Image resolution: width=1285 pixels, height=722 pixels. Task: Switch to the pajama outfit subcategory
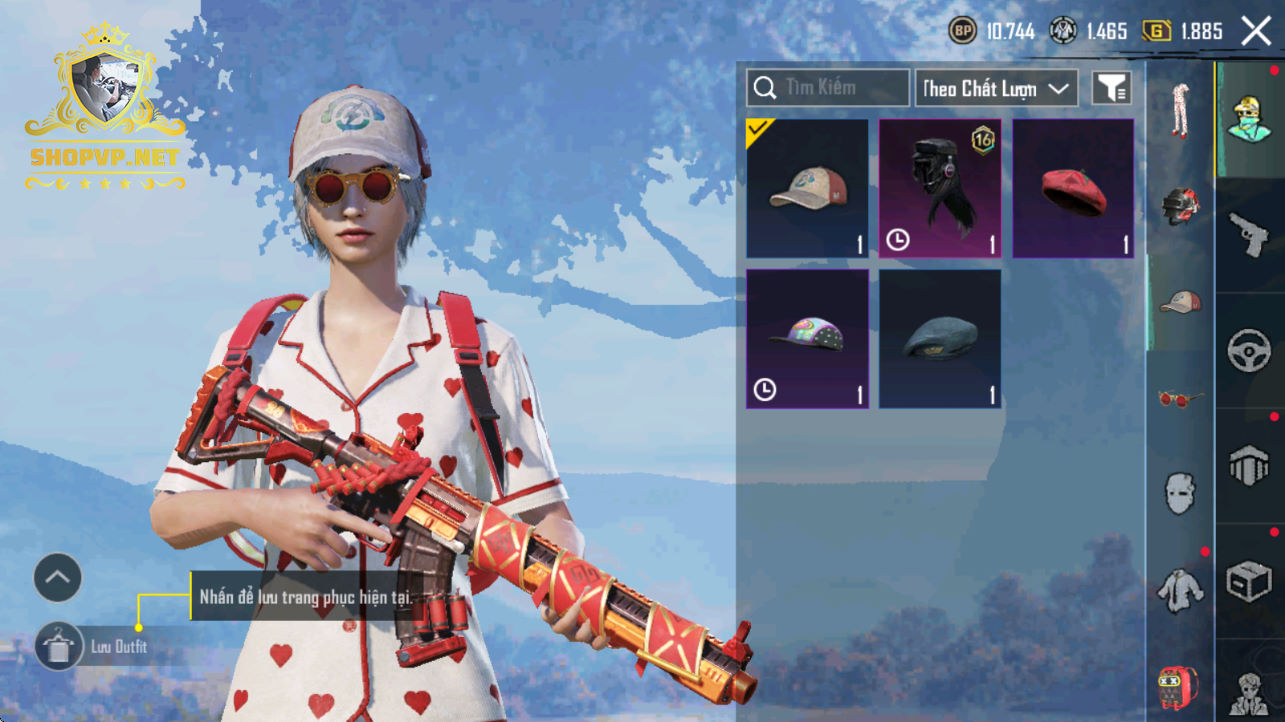click(1180, 111)
